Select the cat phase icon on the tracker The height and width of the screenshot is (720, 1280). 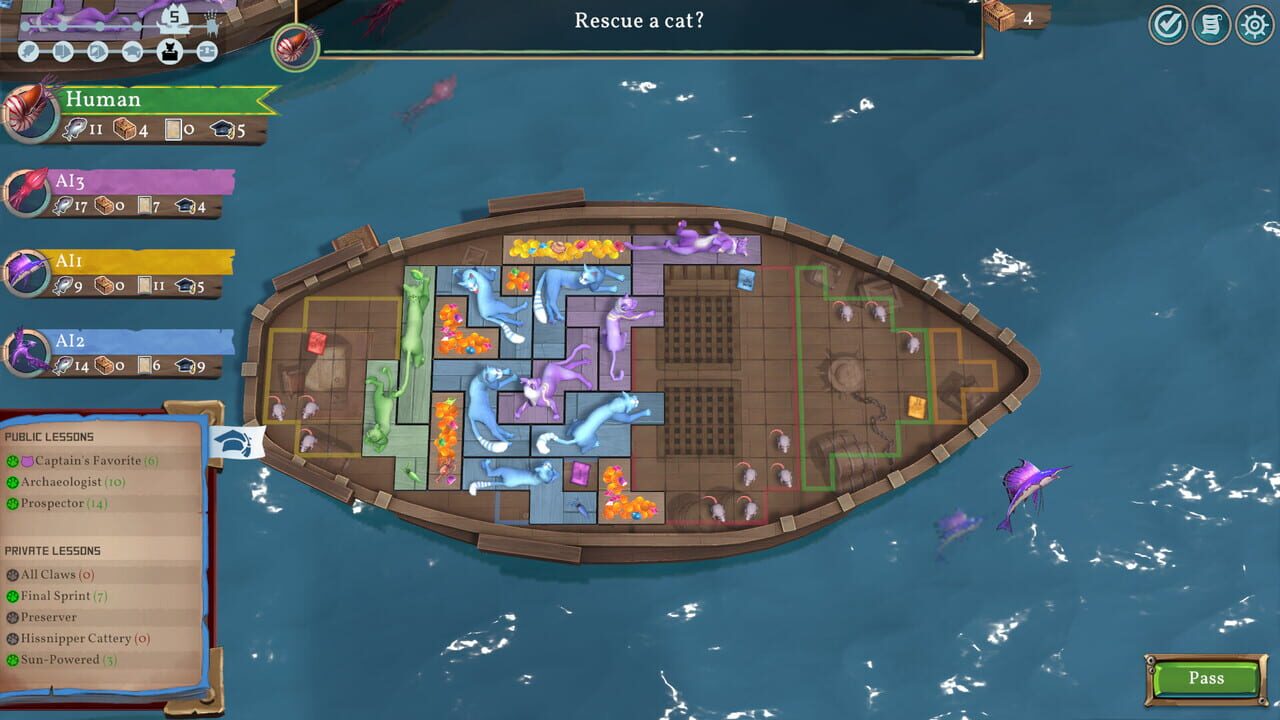pos(169,50)
